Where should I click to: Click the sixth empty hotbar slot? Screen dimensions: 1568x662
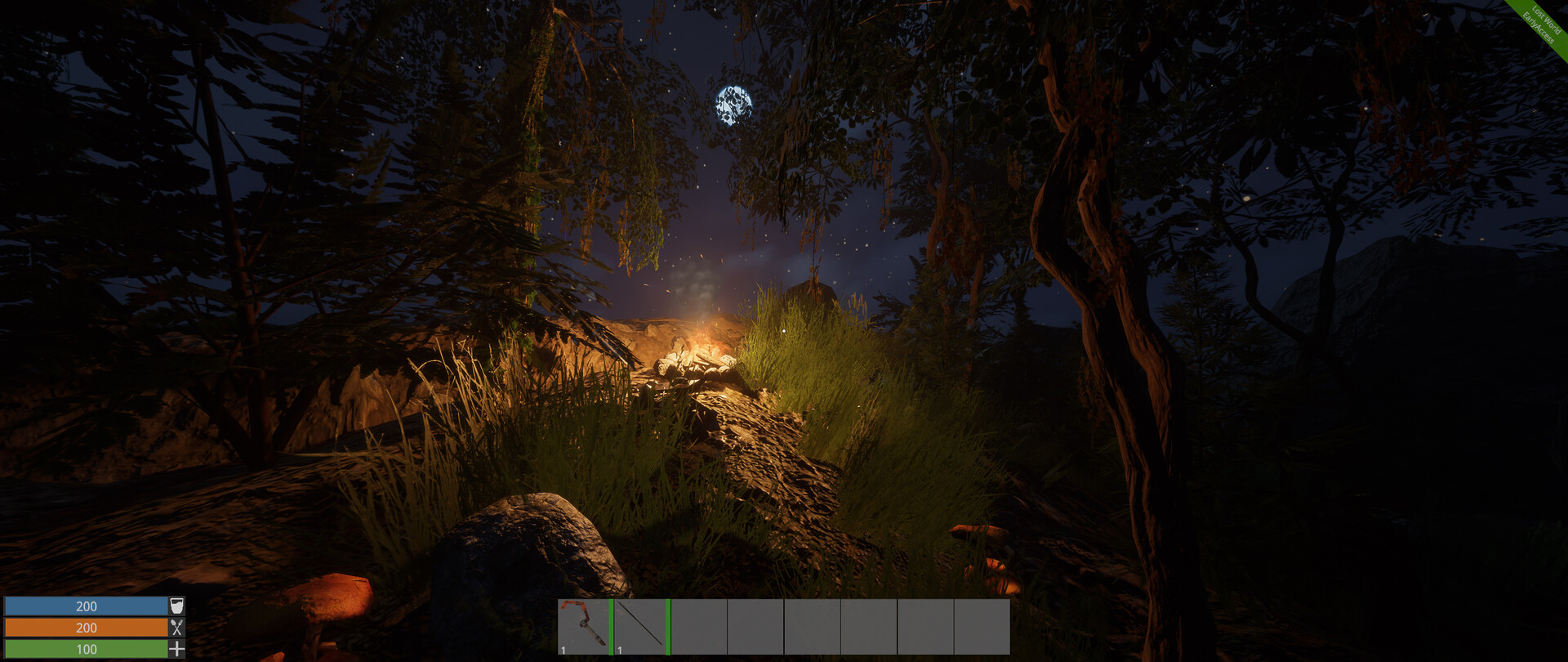tap(870, 627)
